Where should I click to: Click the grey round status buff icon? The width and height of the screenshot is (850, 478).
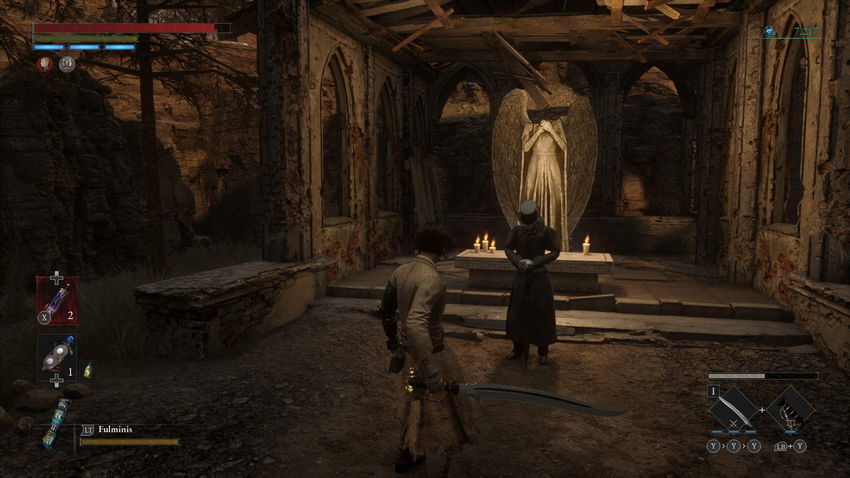coord(67,64)
